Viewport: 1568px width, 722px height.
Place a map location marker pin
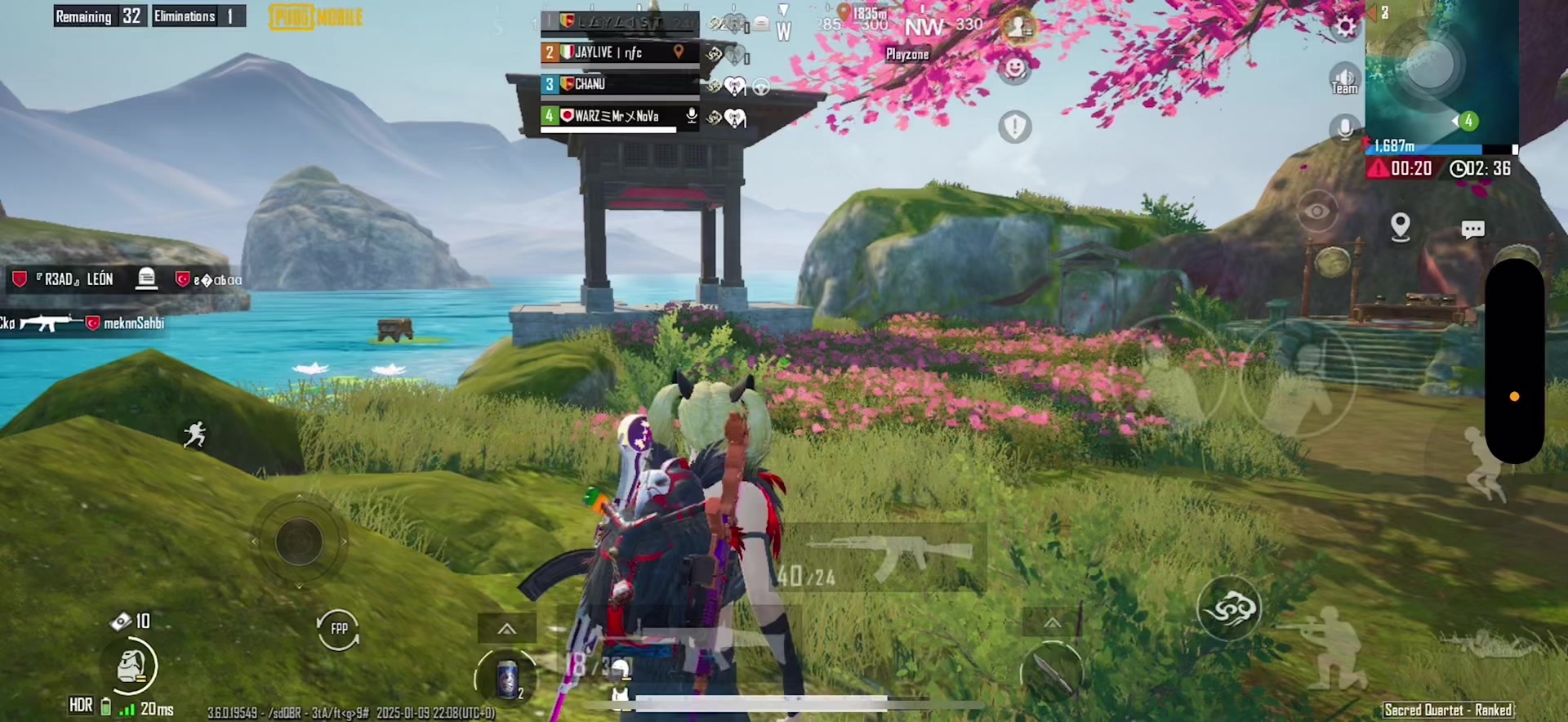point(1401,226)
